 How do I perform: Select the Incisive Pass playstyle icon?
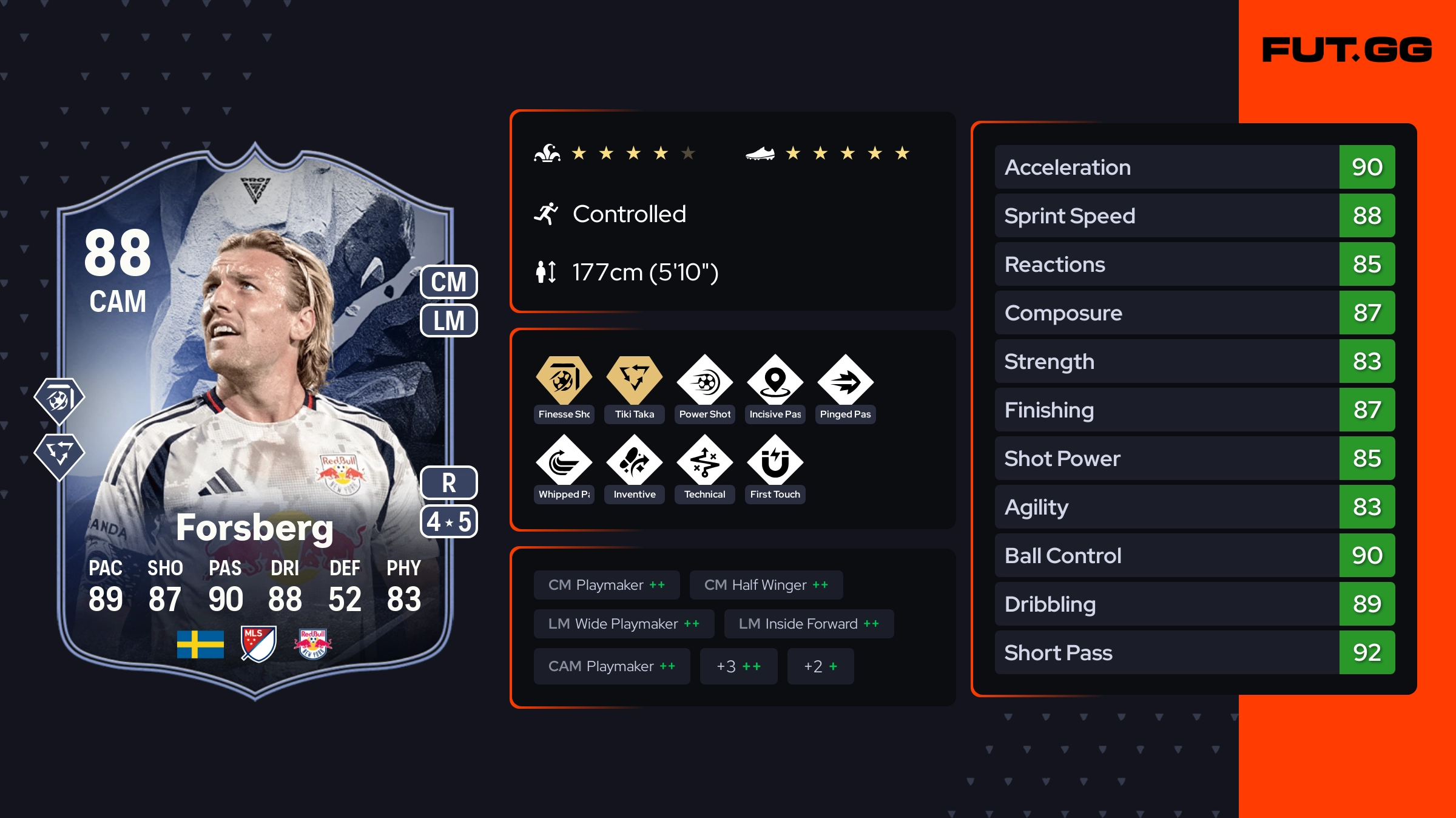[x=775, y=381]
